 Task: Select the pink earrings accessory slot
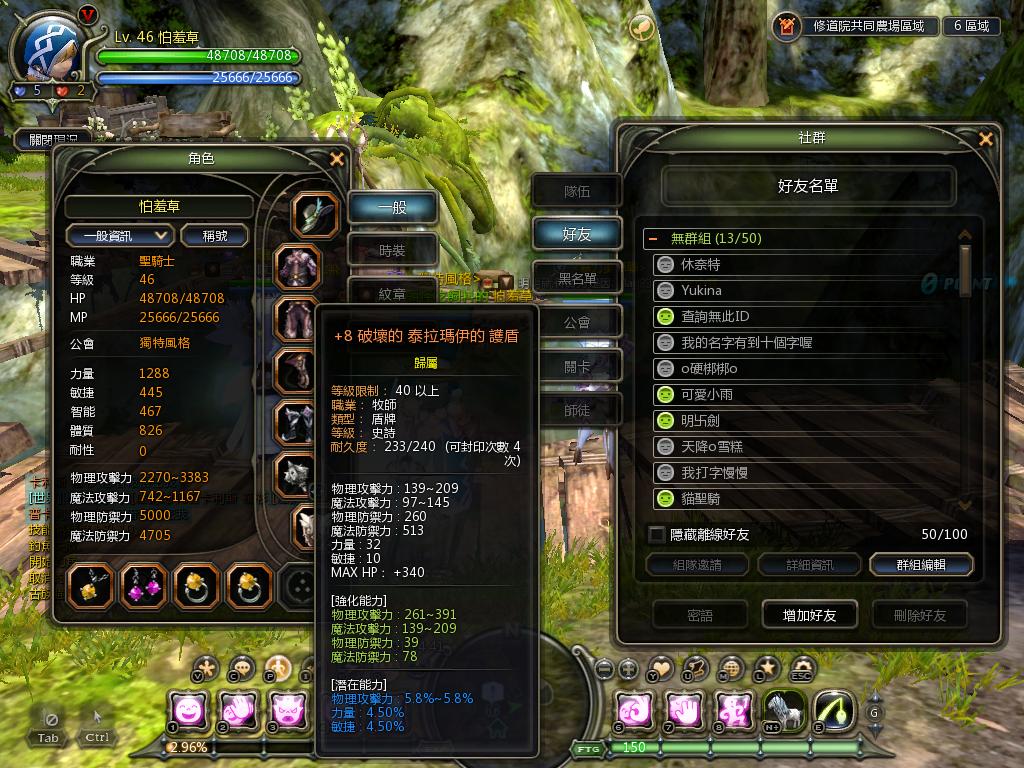click(x=143, y=587)
